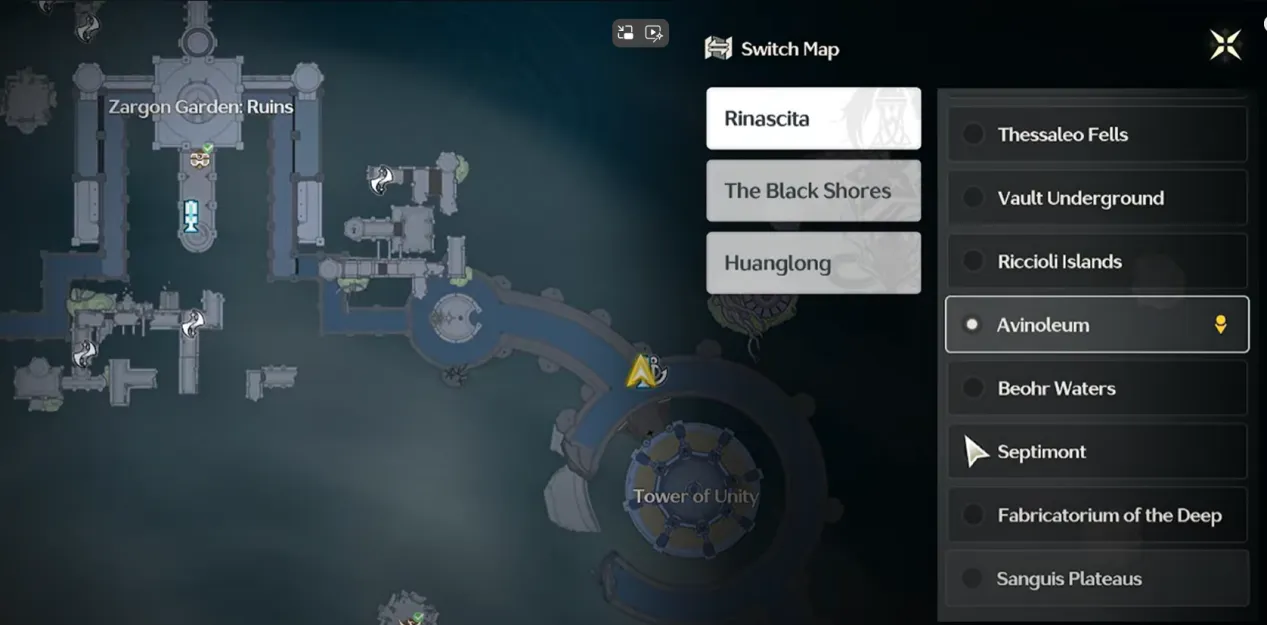The height and width of the screenshot is (625, 1267).
Task: Open Fabricatorium of the Deep map
Action: pyautogui.click(x=1096, y=515)
